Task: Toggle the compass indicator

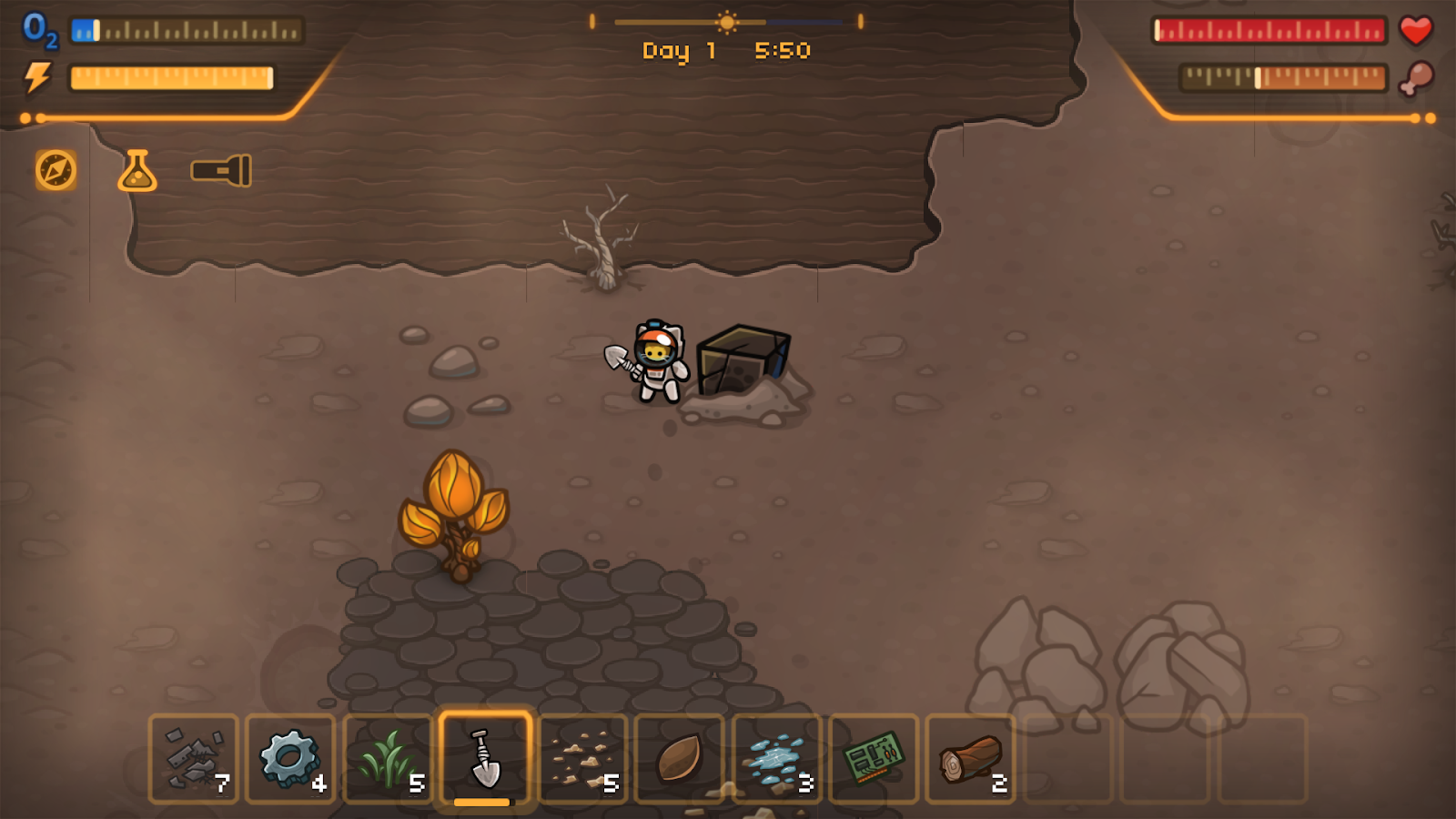Action: pyautogui.click(x=55, y=169)
